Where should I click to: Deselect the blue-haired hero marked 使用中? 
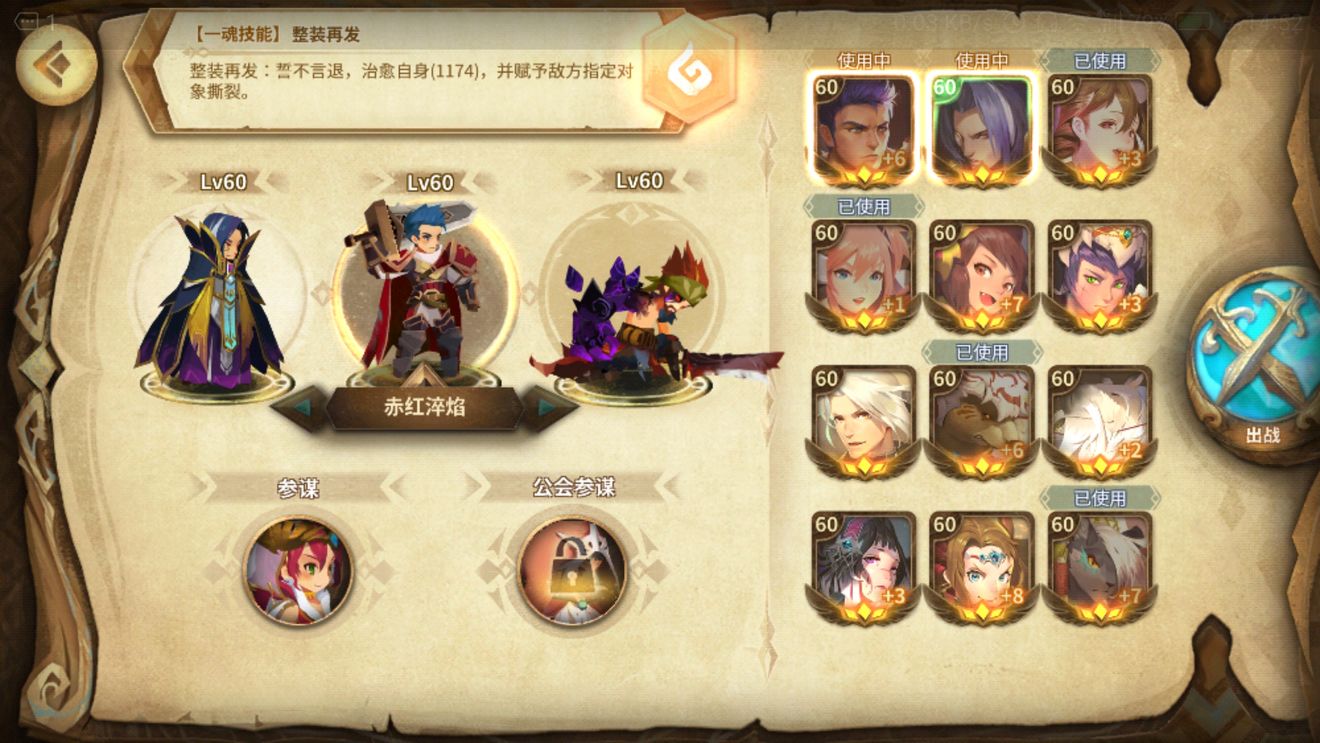click(982, 125)
